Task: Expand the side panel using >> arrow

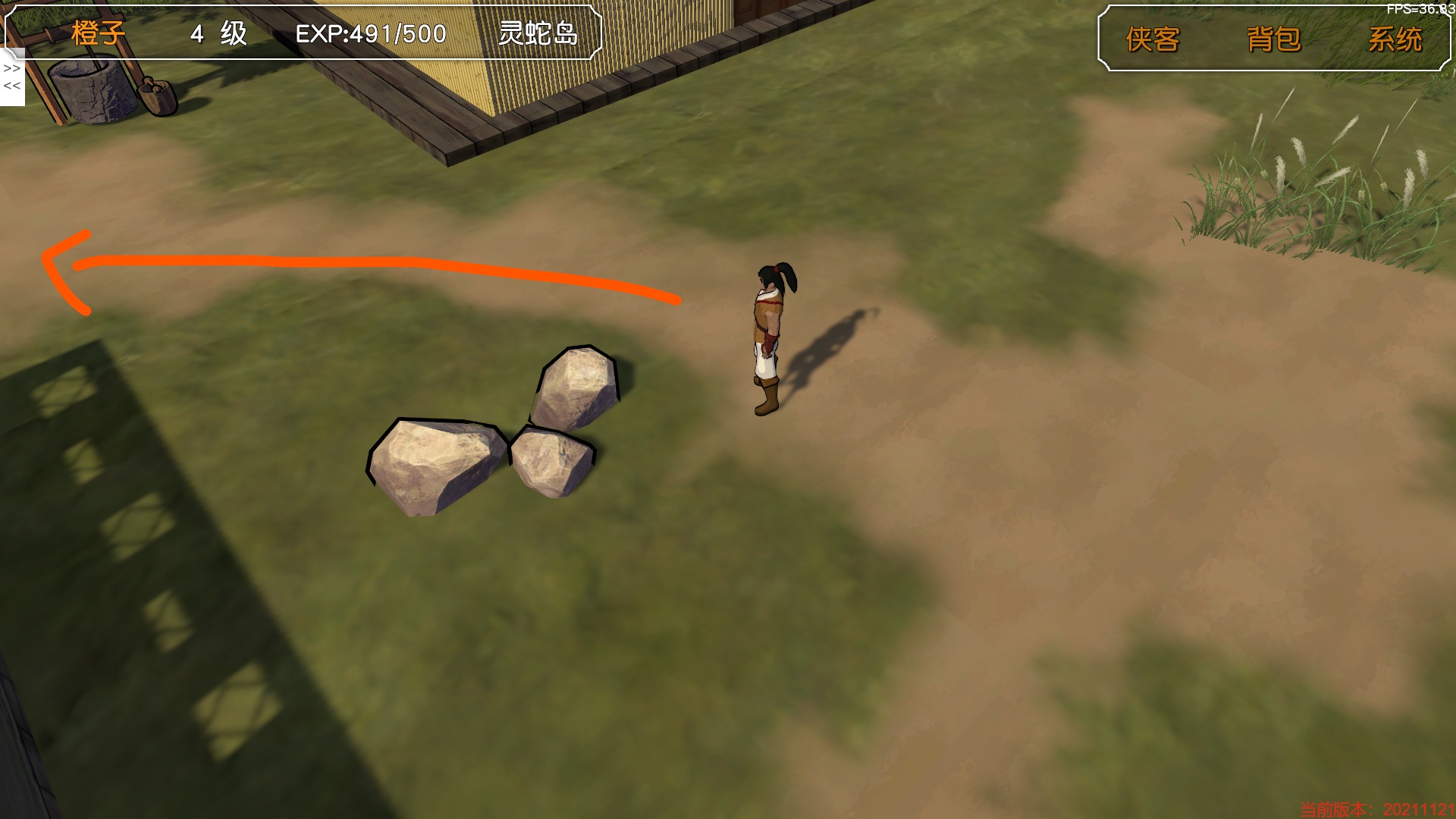Action: (x=11, y=68)
